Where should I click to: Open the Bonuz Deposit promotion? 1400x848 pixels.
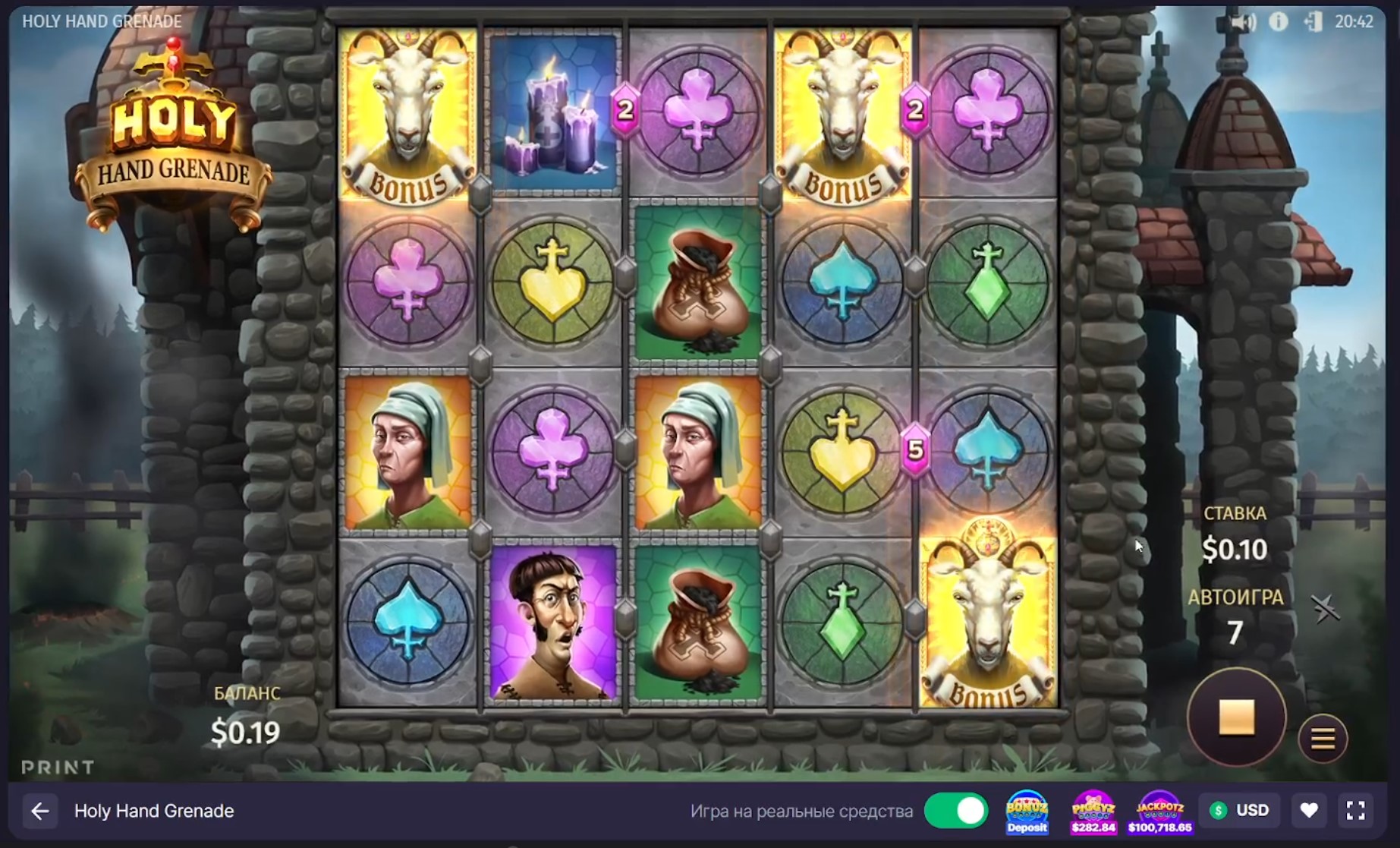pos(1027,812)
